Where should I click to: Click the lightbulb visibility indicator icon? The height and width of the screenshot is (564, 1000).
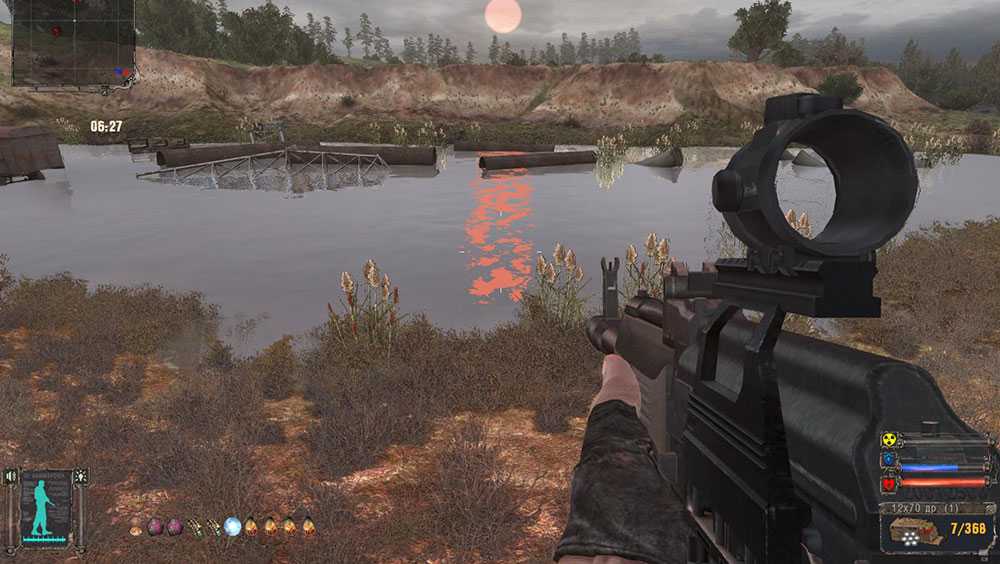pos(81,477)
